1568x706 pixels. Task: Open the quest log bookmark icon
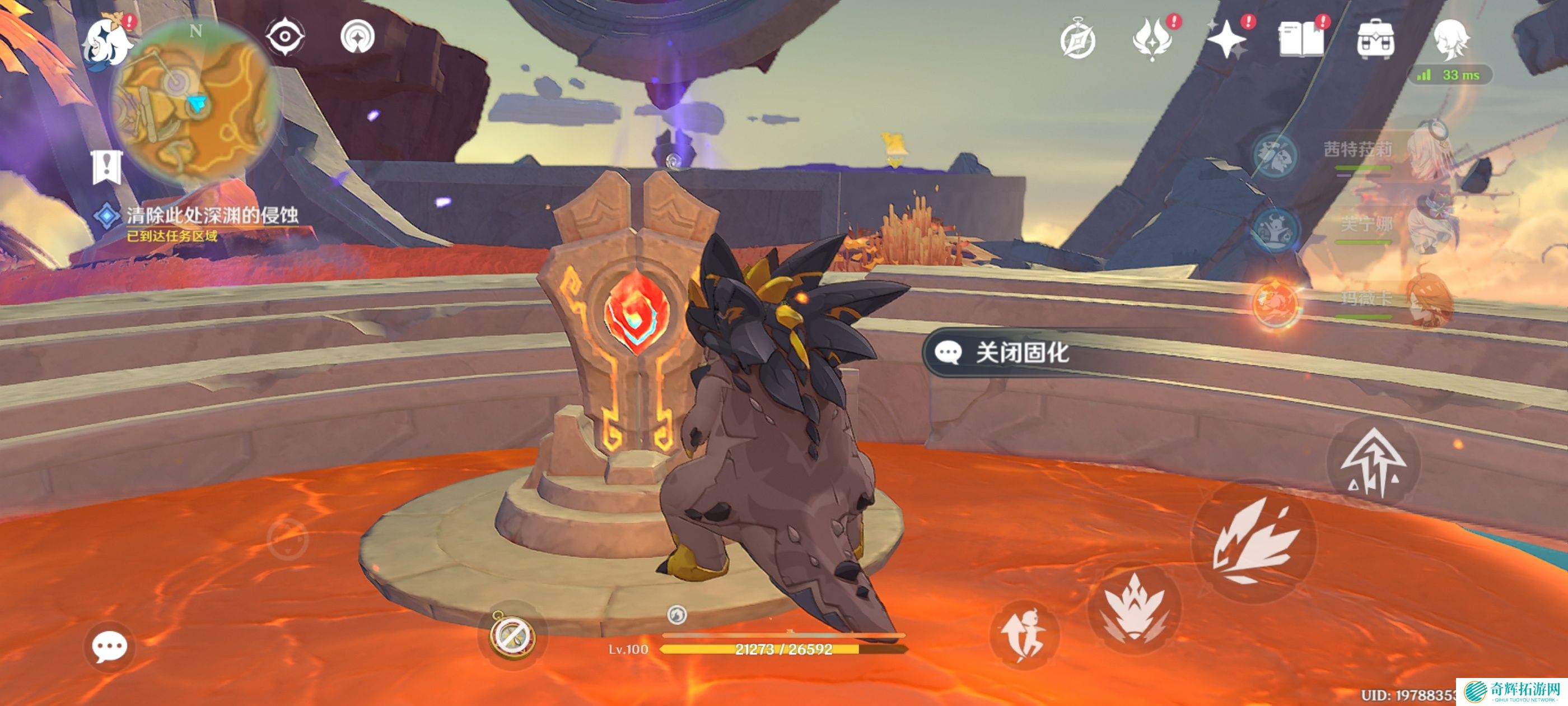(107, 167)
